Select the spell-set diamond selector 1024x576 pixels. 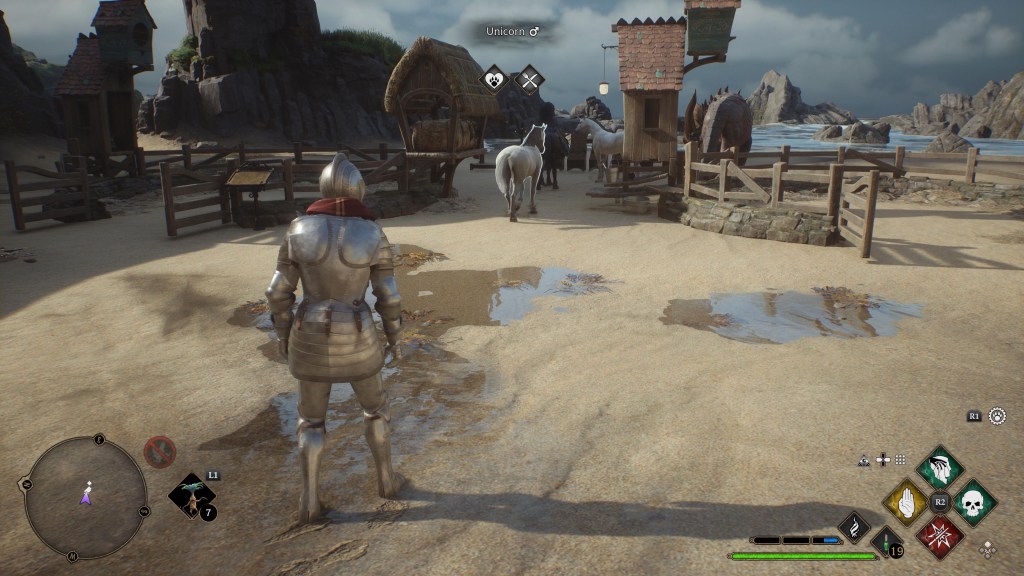[987, 548]
